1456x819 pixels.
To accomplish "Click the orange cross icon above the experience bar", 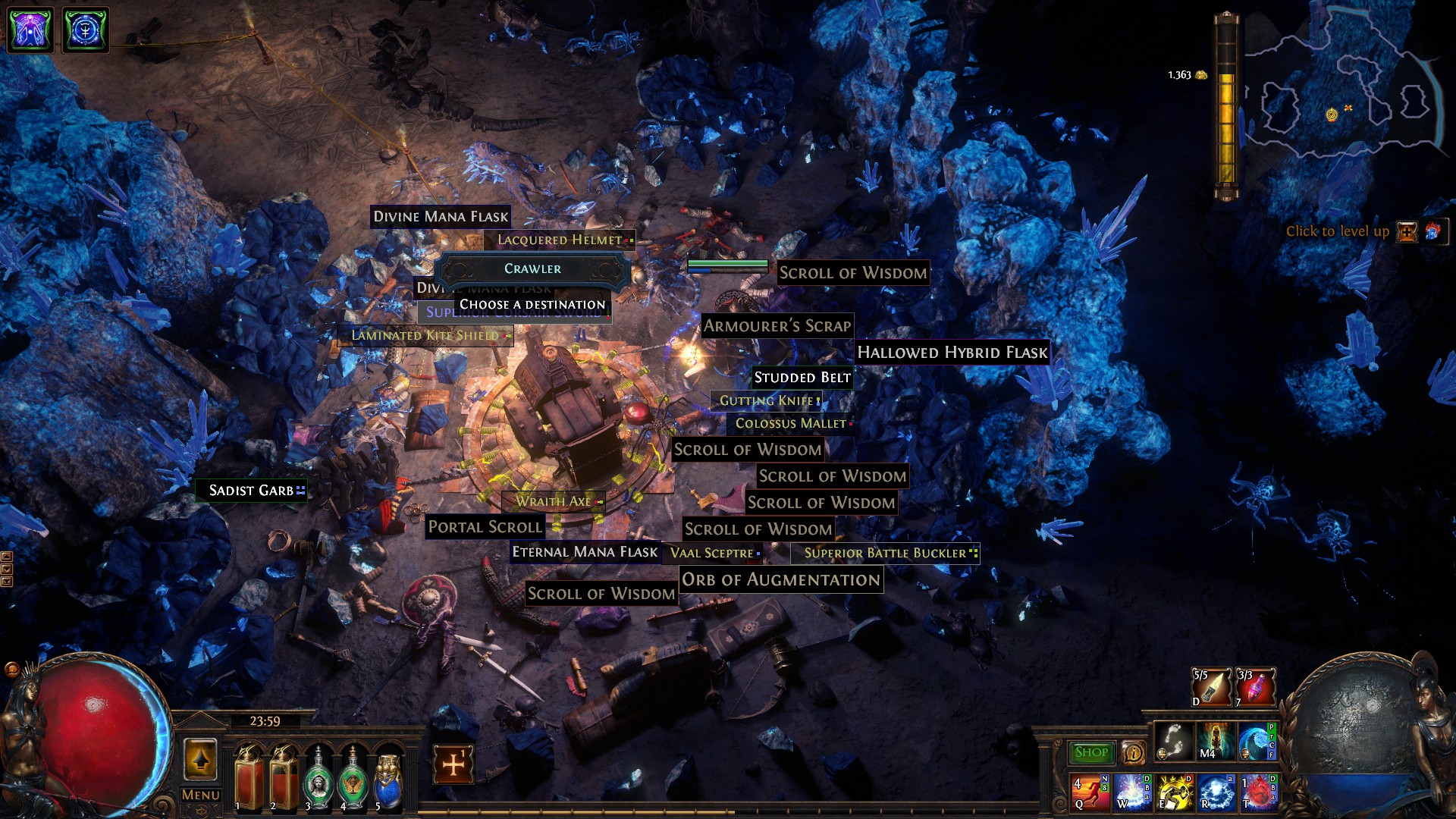I will point(453,764).
